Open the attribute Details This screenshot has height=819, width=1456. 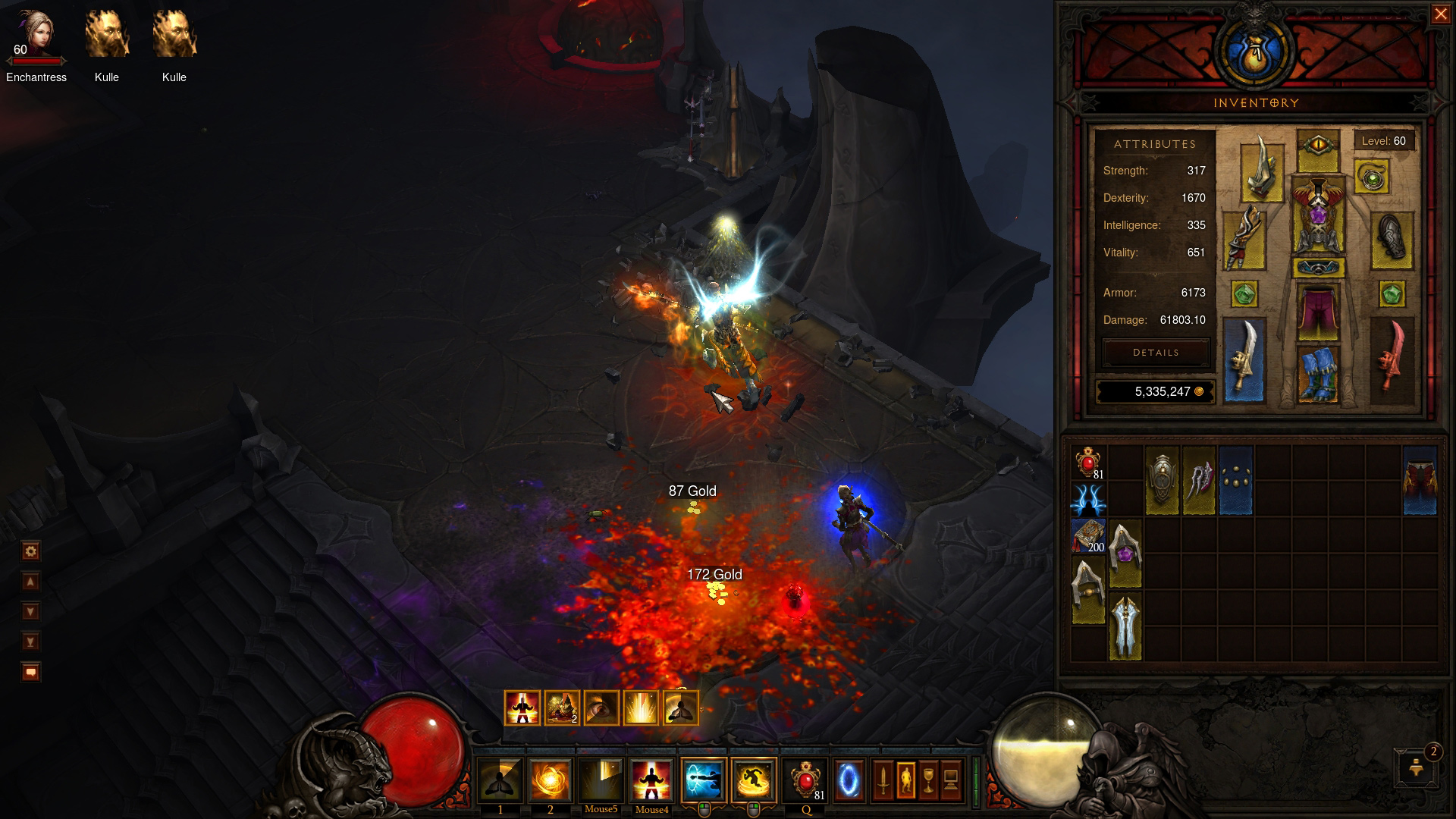[x=1156, y=353]
